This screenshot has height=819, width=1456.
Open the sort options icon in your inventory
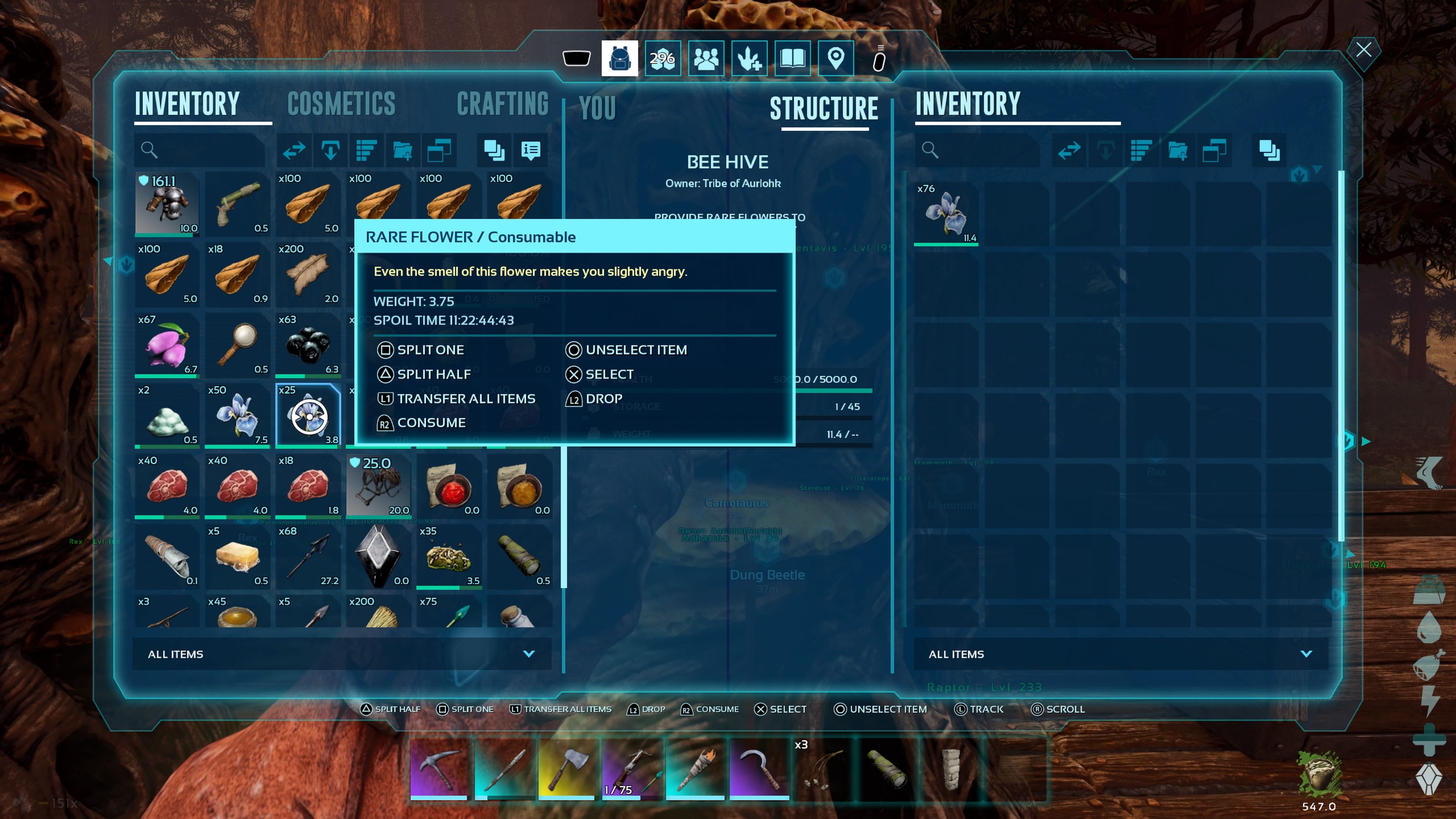click(x=367, y=151)
